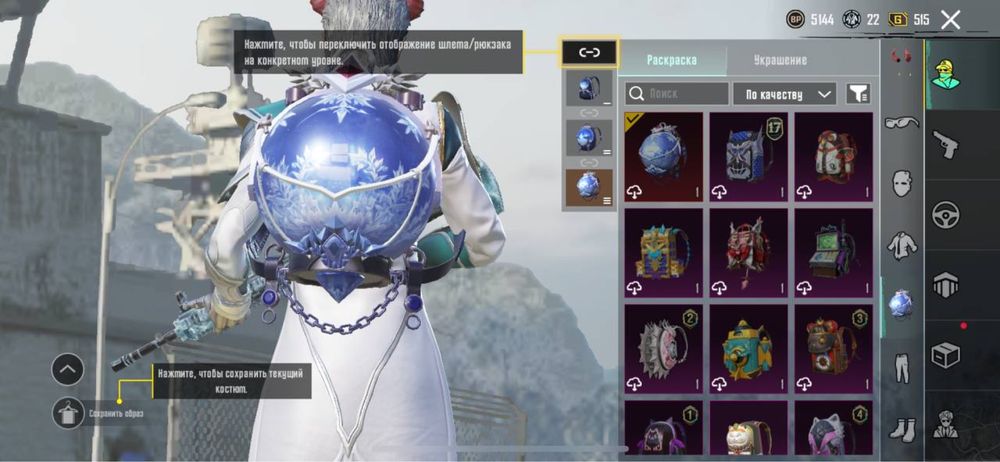Screen dimensions: 1000x462
Task: Close the wardrobe screen with the X
Action: click(951, 19)
